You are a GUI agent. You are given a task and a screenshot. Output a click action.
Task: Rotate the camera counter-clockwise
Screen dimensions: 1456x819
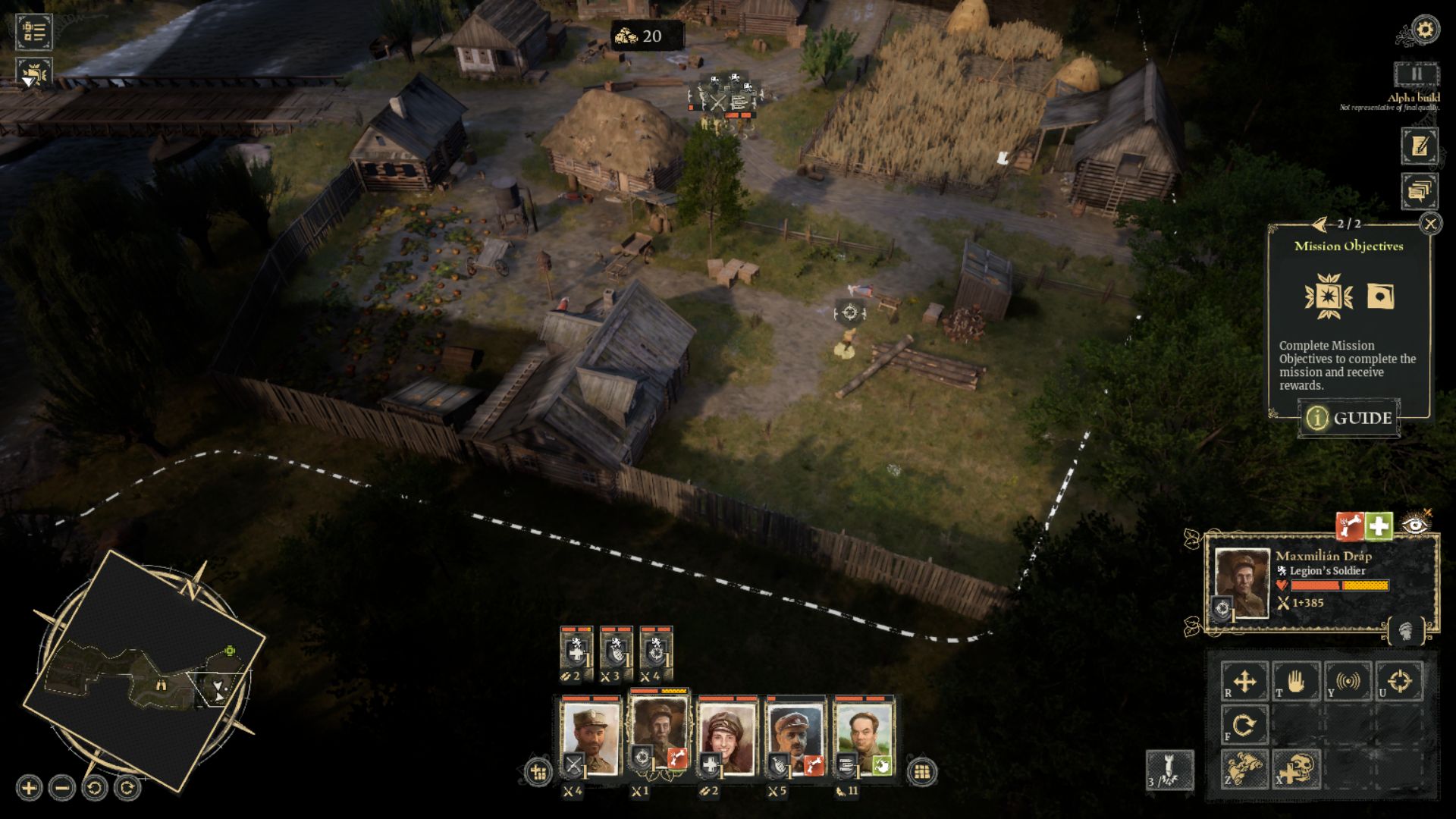pos(95,788)
